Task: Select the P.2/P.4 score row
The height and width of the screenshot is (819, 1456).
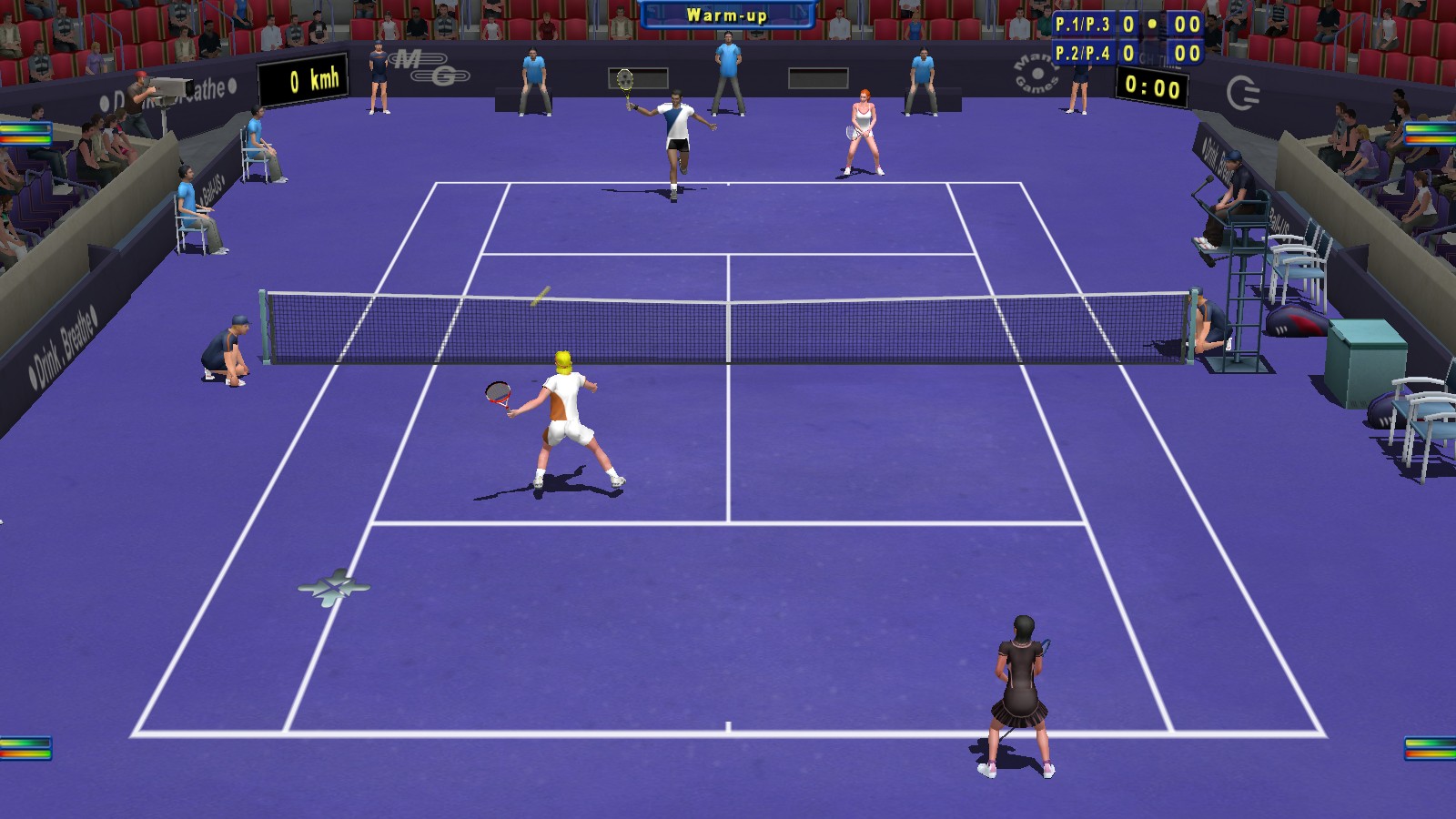Action: click(1083, 52)
